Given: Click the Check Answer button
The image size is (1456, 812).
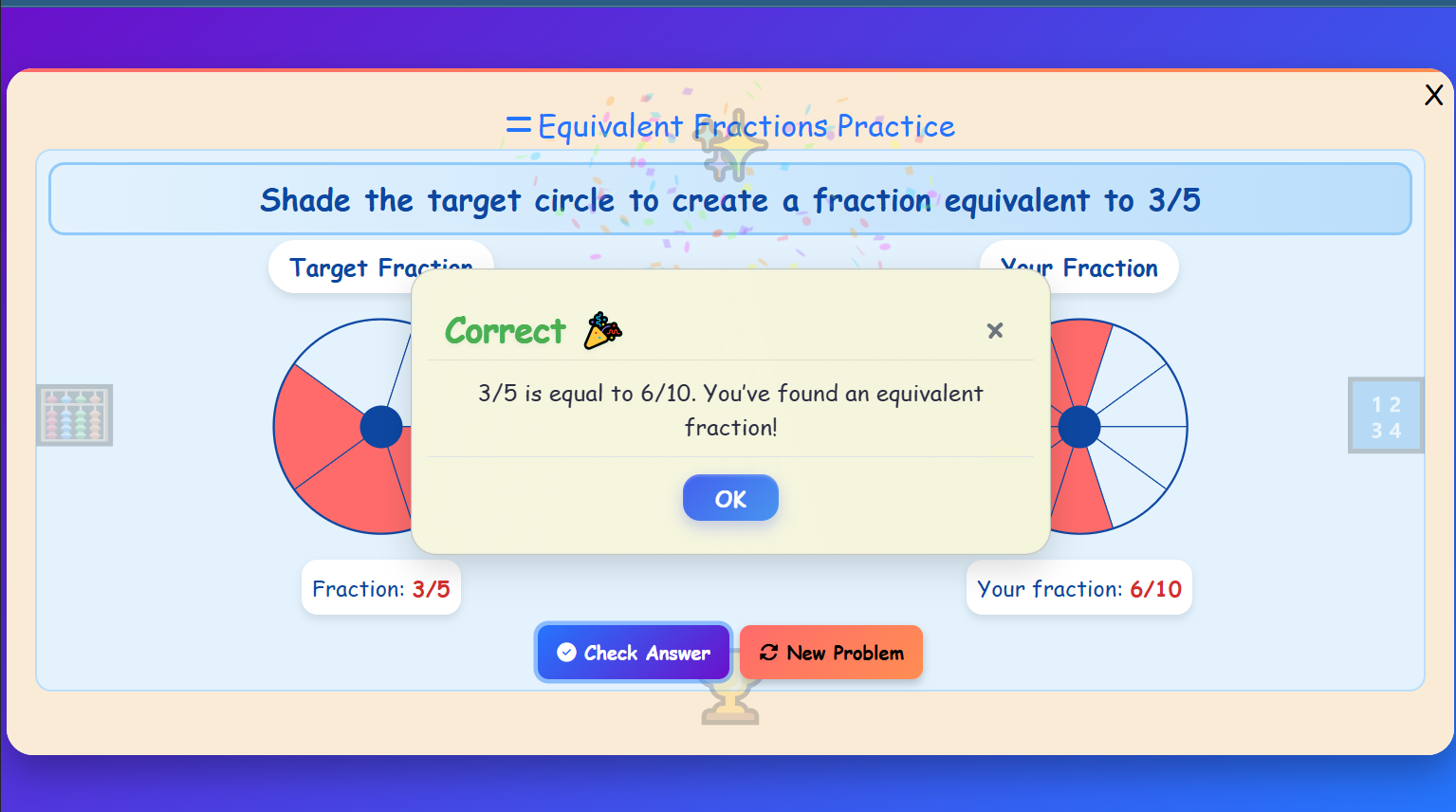Looking at the screenshot, I should pos(633,652).
